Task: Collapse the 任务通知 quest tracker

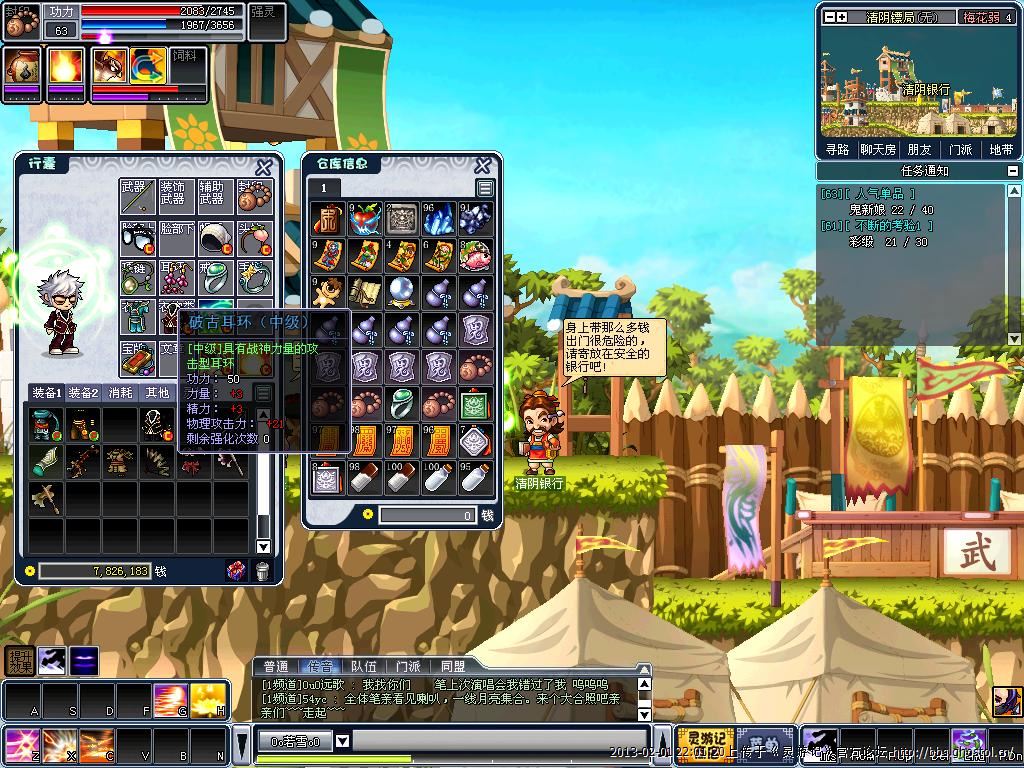Action: click(x=1013, y=170)
